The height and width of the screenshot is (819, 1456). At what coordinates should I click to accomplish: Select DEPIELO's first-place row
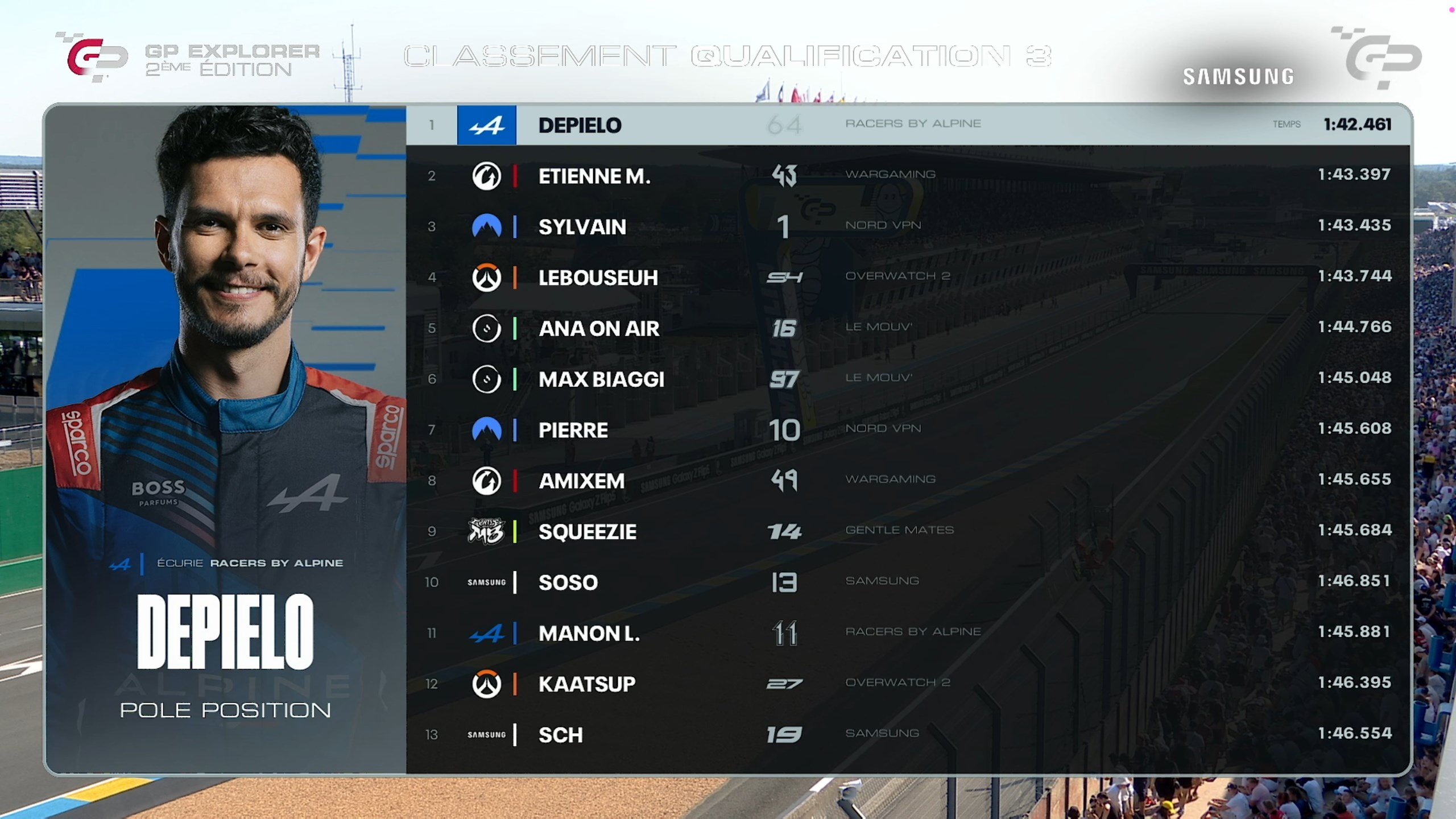[908, 125]
